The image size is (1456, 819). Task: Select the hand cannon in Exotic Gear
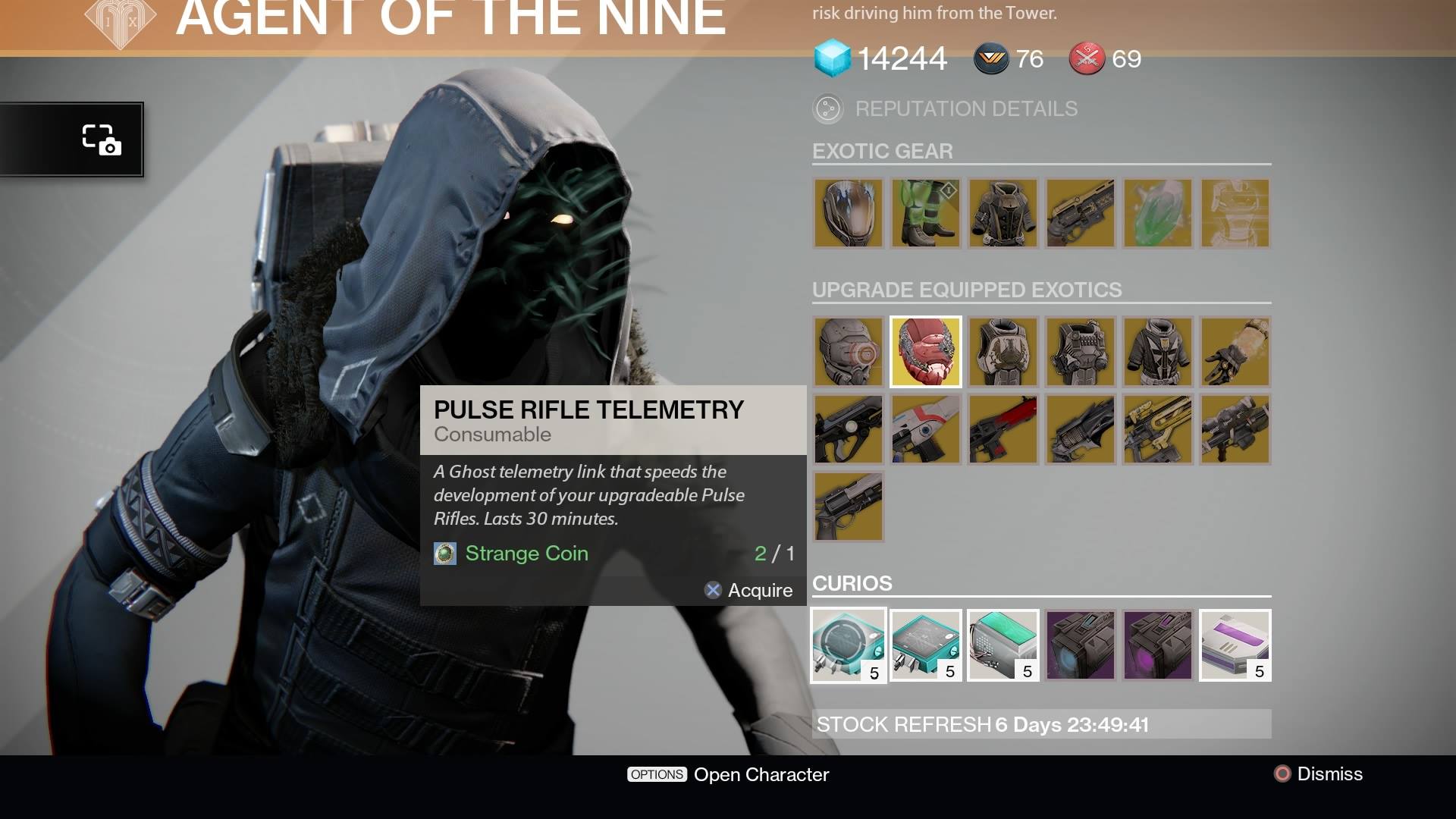(1080, 213)
